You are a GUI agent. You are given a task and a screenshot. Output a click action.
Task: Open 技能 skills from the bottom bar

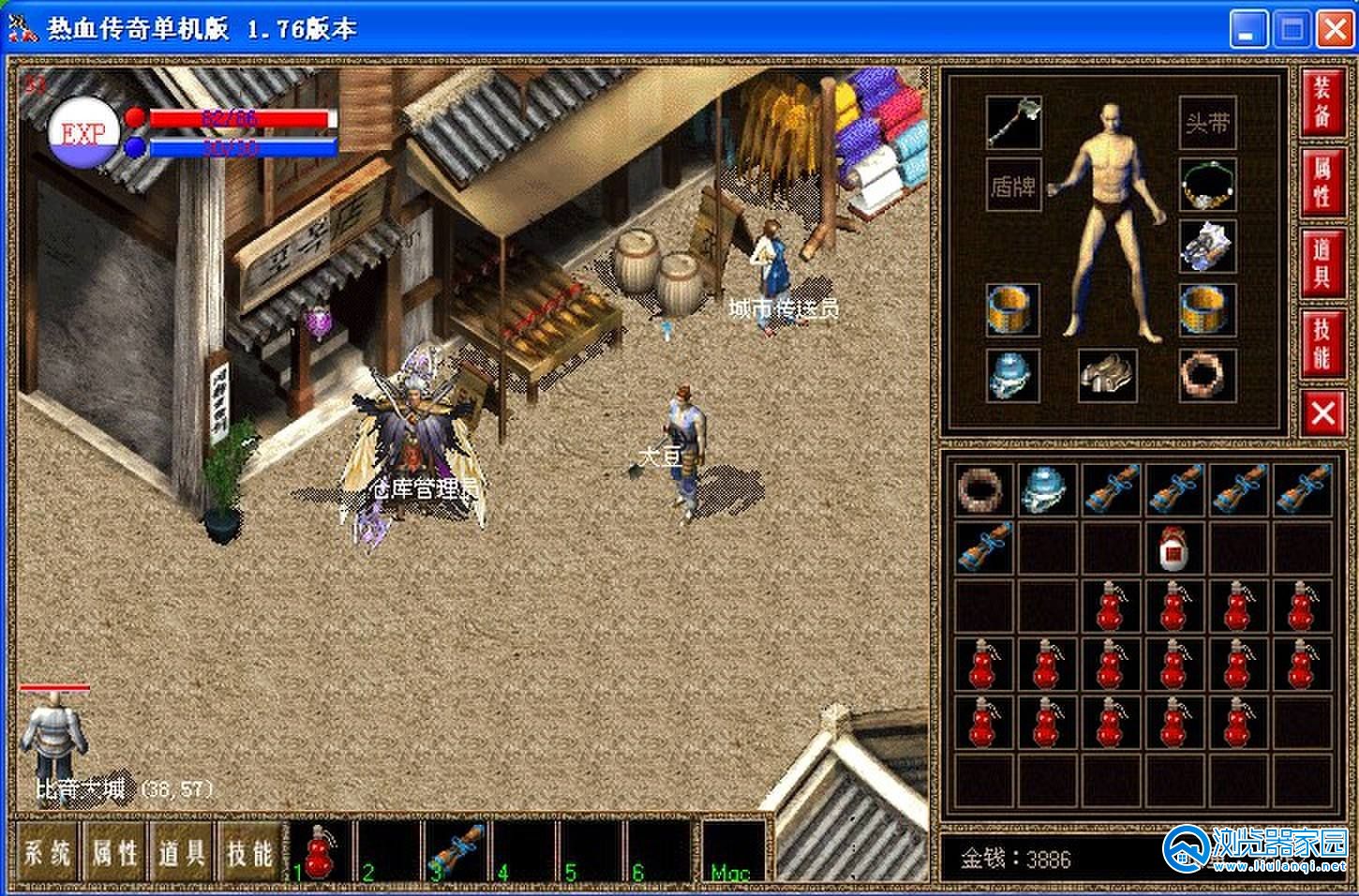pos(249,852)
